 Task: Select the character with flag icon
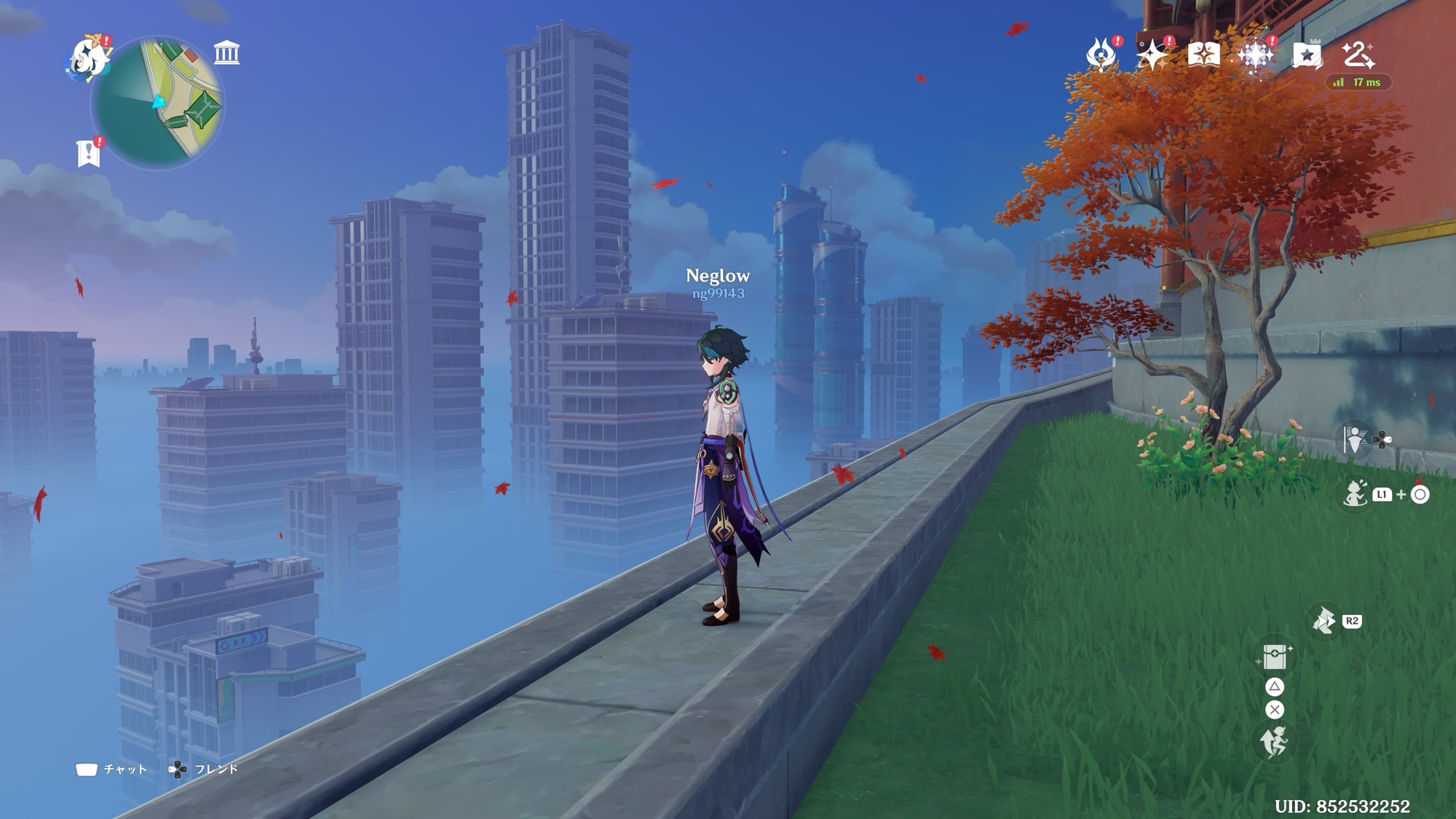tap(1355, 439)
